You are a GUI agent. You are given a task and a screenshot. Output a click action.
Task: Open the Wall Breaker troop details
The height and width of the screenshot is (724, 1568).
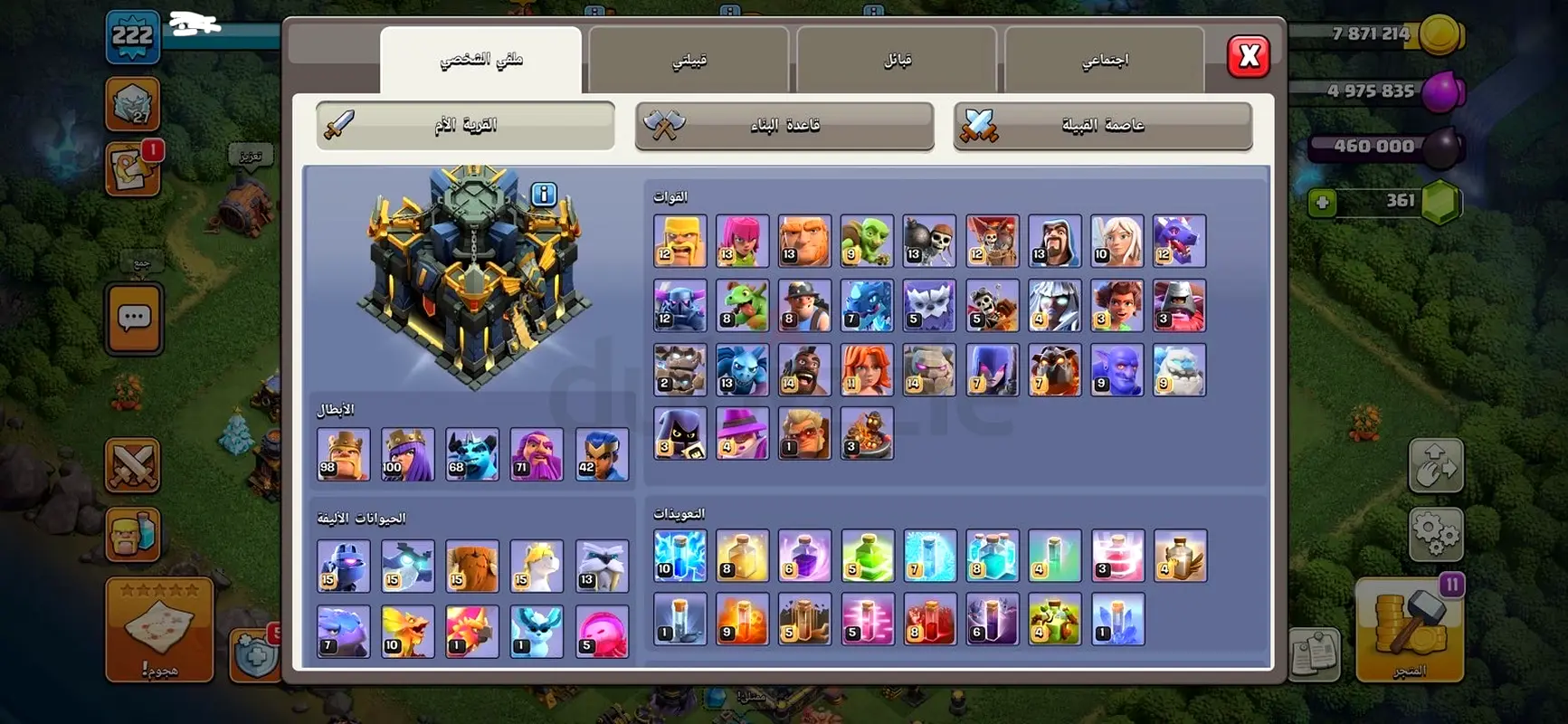930,241
